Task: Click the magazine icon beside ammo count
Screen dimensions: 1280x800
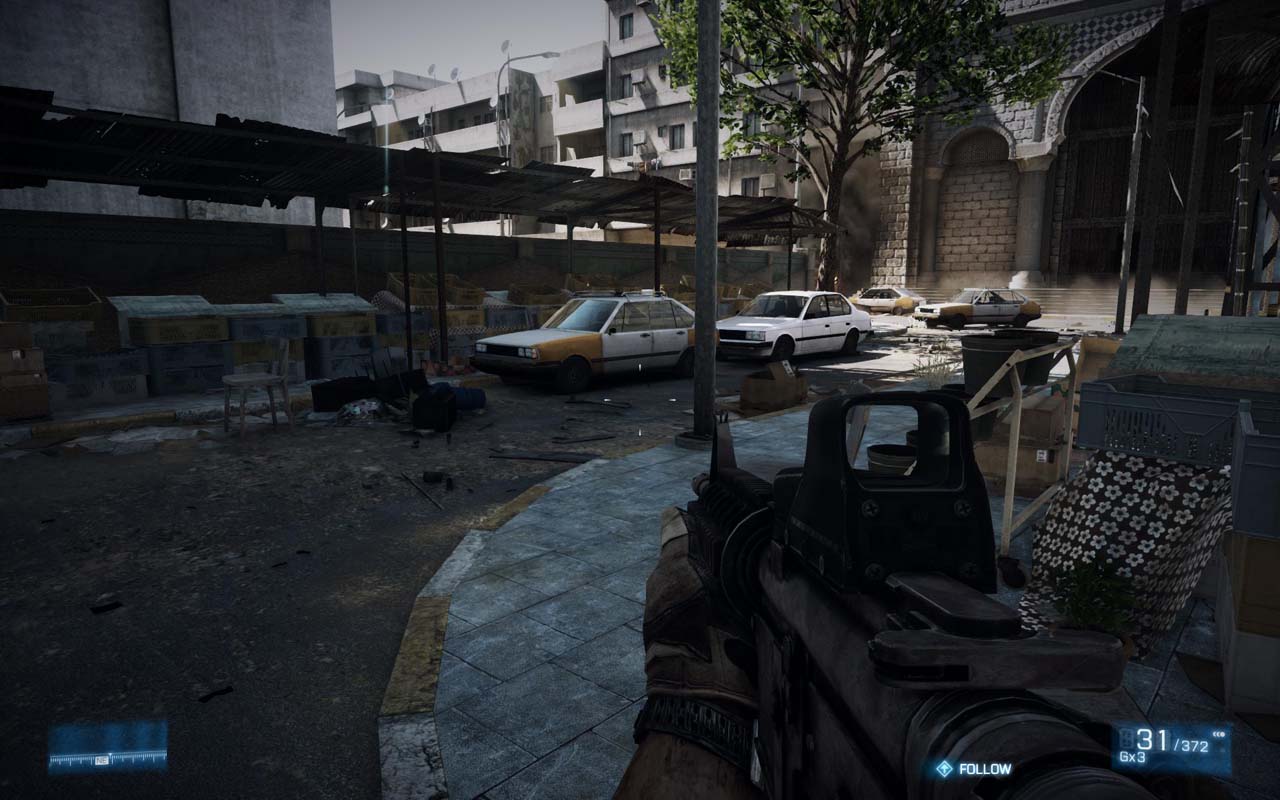Action: click(x=1125, y=736)
